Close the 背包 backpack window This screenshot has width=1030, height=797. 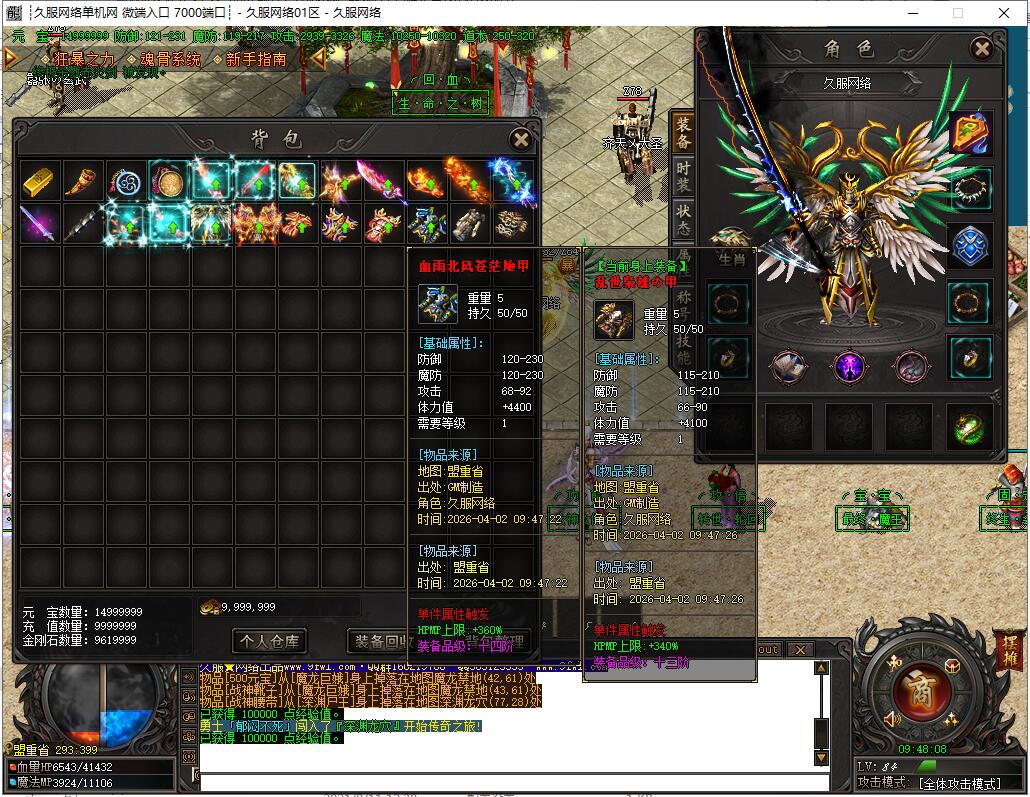(520, 140)
